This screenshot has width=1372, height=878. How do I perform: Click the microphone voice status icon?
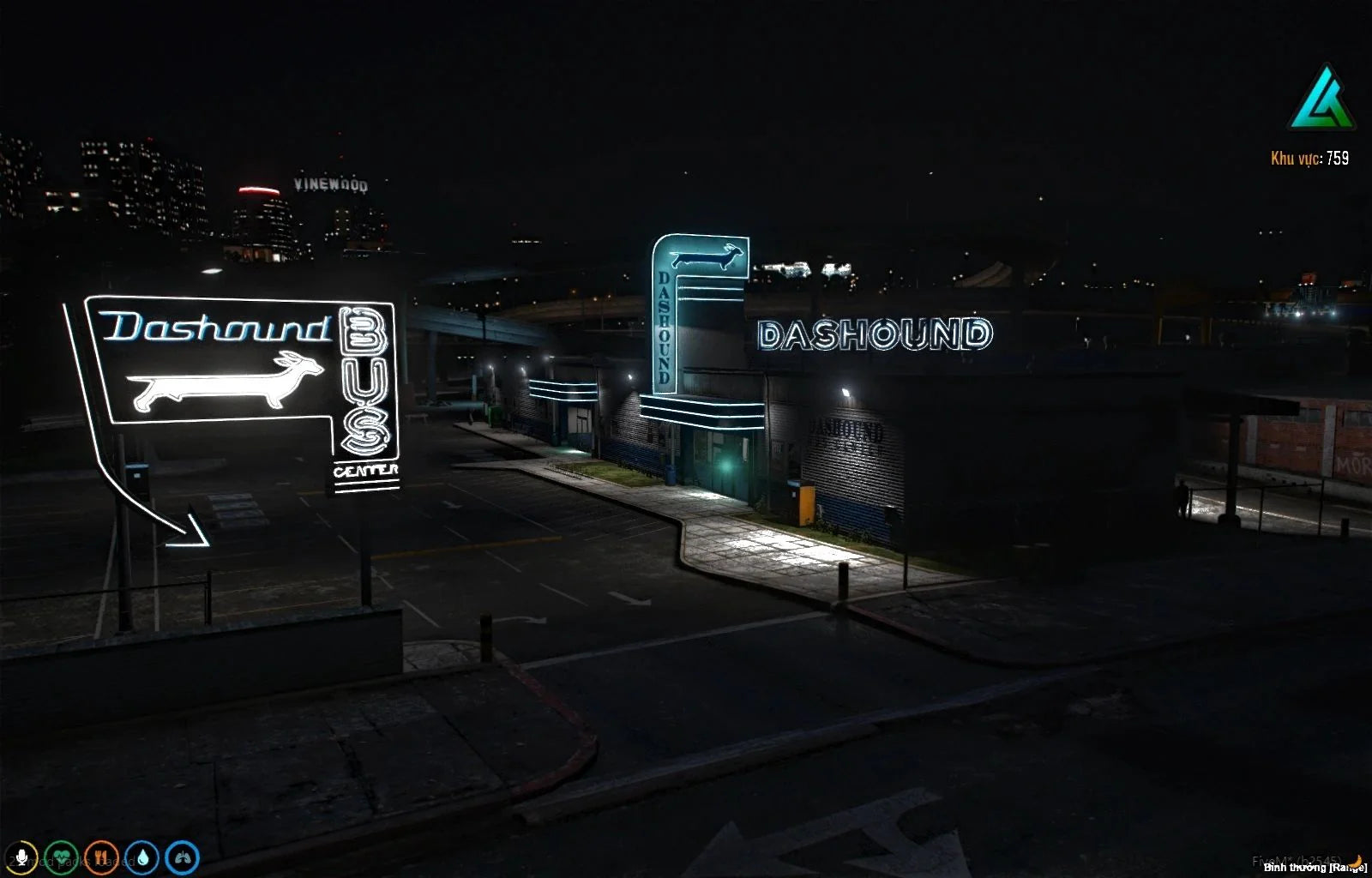click(20, 857)
